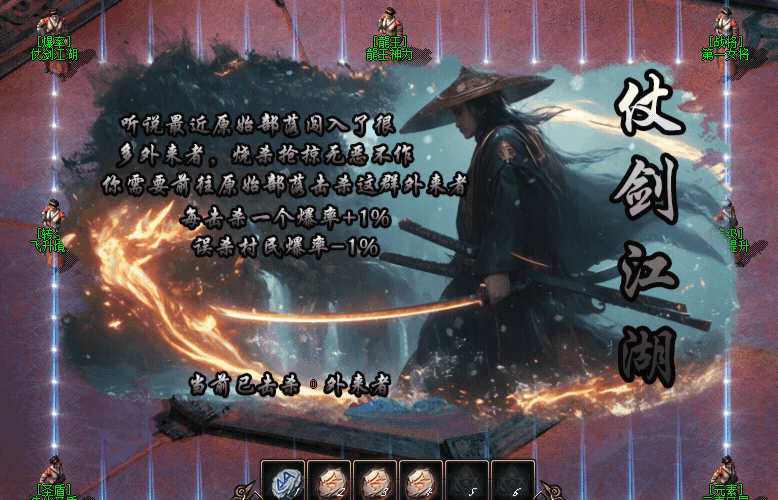Click the orange rune stone in slot 4
Viewport: 778px width, 500px height.
coord(421,482)
